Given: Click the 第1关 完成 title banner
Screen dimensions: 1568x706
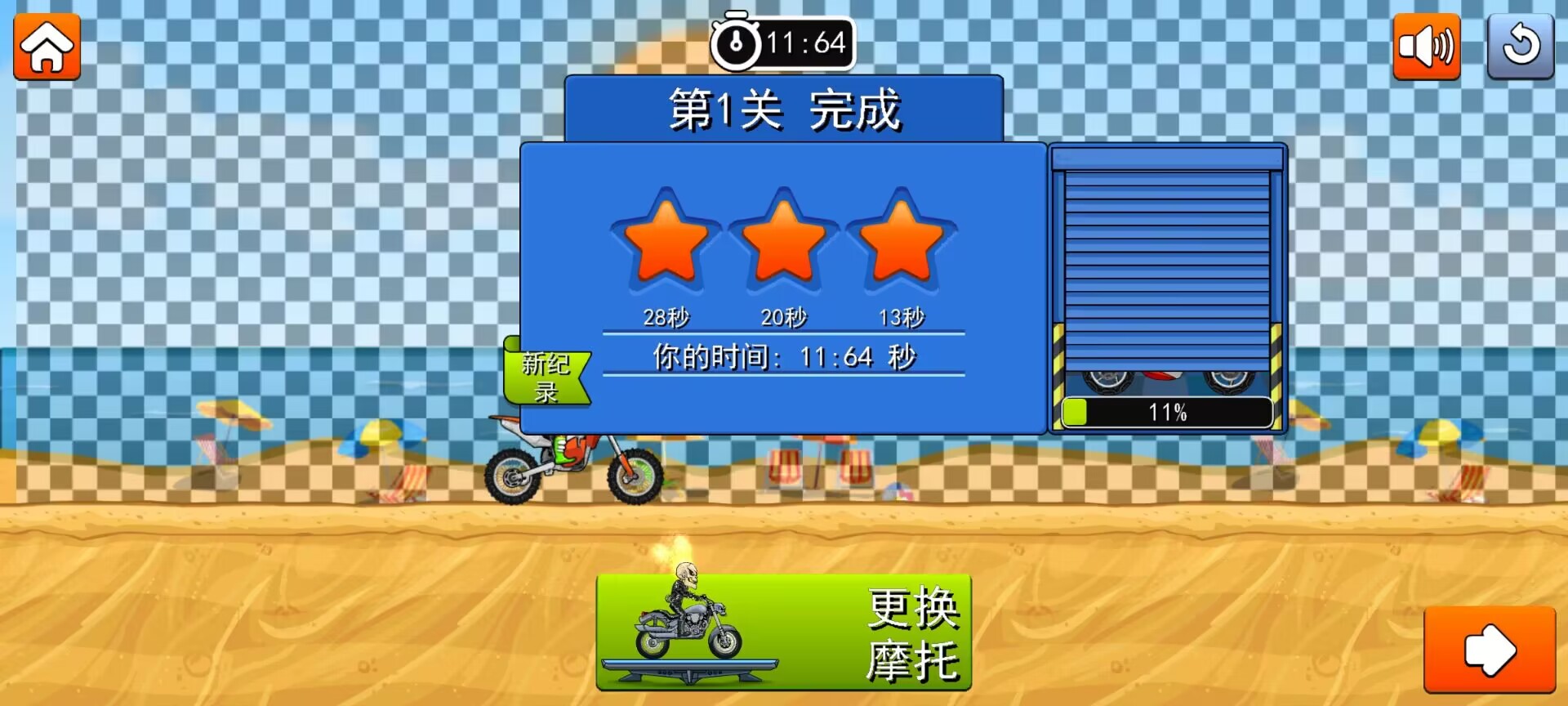Looking at the screenshot, I should (x=782, y=110).
